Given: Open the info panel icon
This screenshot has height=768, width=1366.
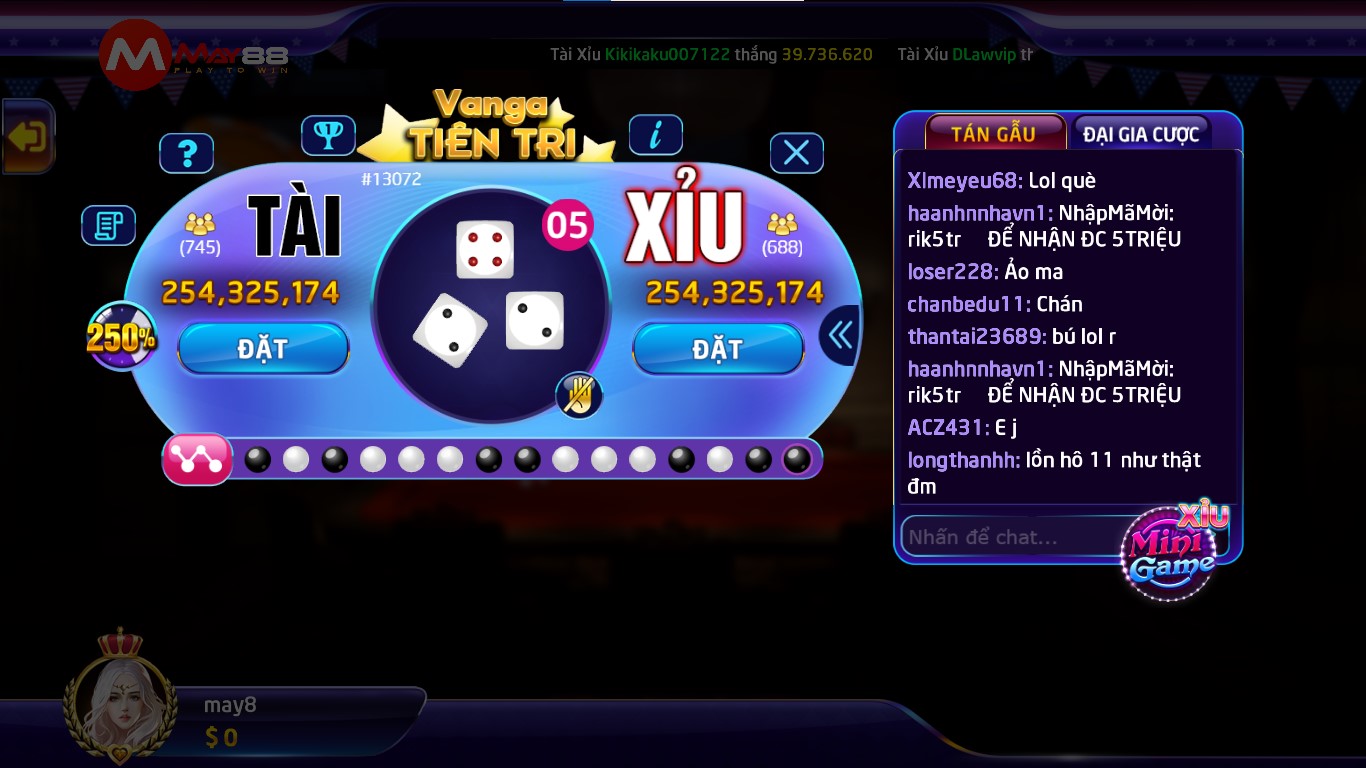Looking at the screenshot, I should coord(656,134).
